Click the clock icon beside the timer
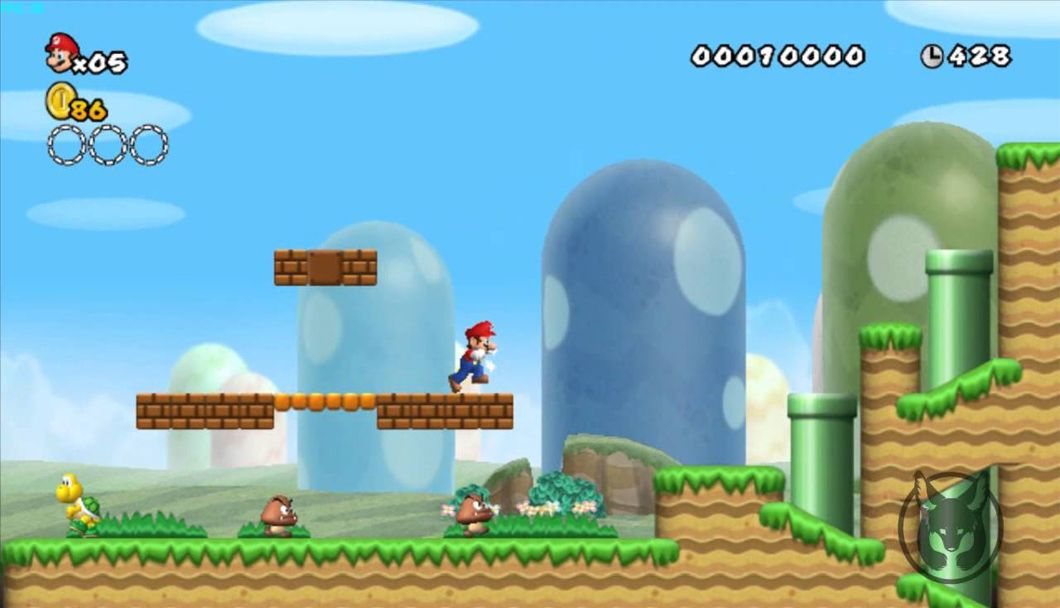The height and width of the screenshot is (608, 1060). point(932,56)
